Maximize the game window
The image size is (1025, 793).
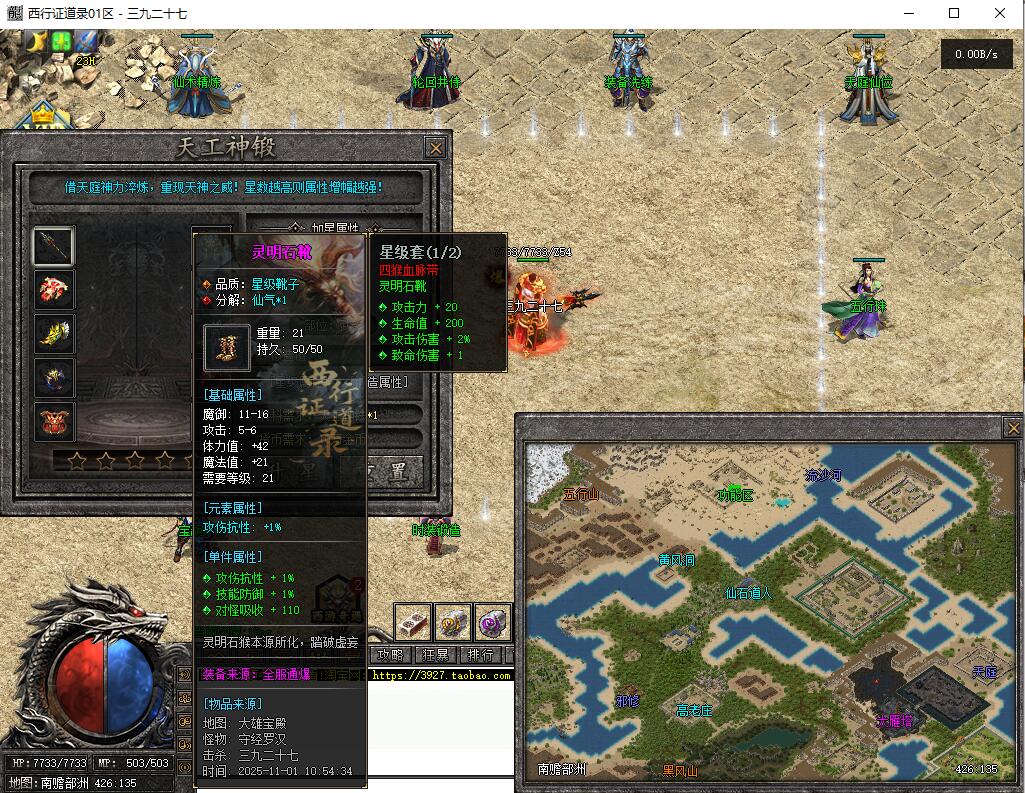[954, 14]
